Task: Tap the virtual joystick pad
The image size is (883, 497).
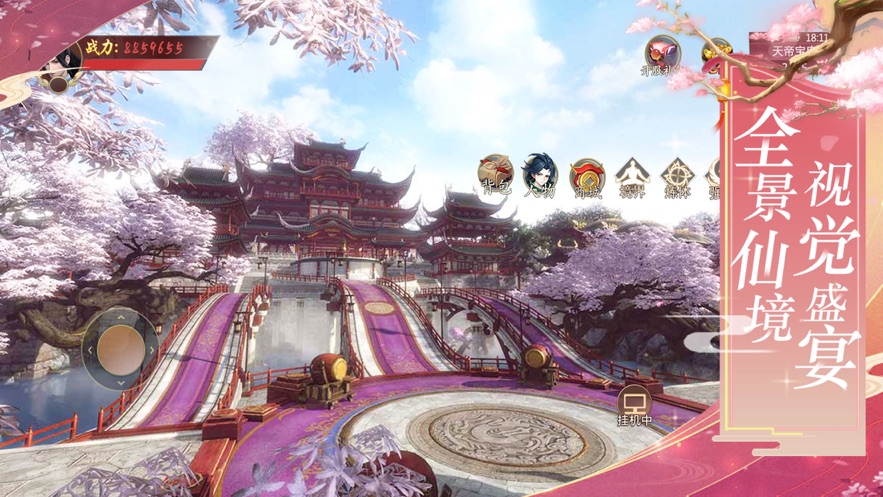Action: [120, 345]
